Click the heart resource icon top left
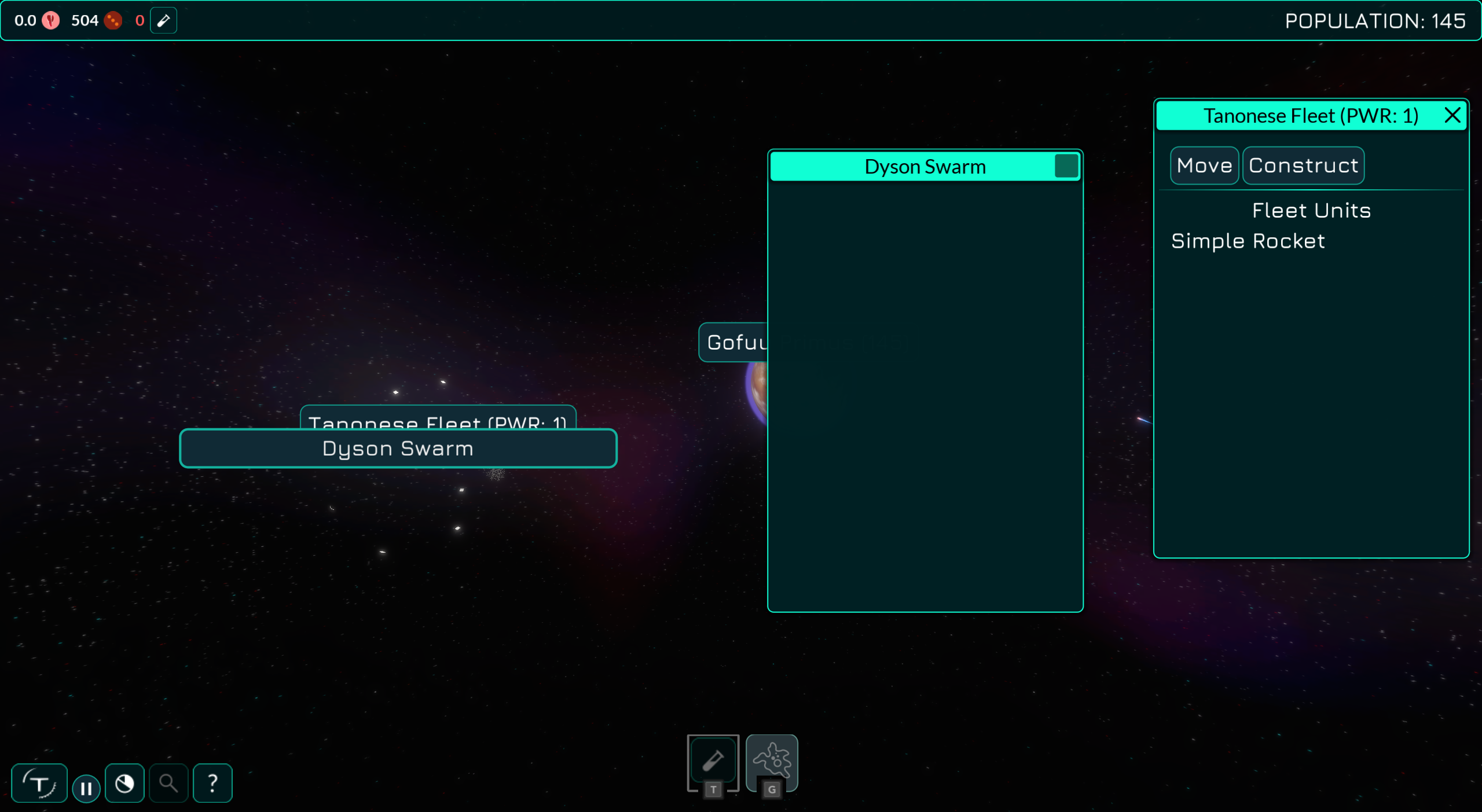This screenshot has height=812, width=1482. click(52, 20)
